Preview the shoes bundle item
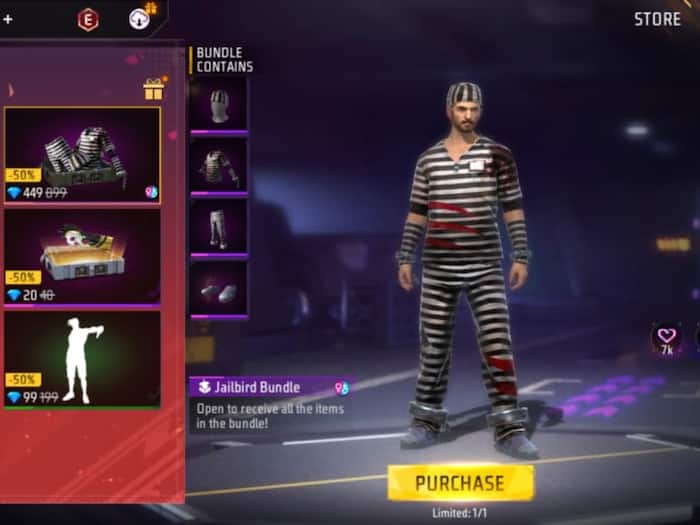The image size is (700, 525). point(218,288)
